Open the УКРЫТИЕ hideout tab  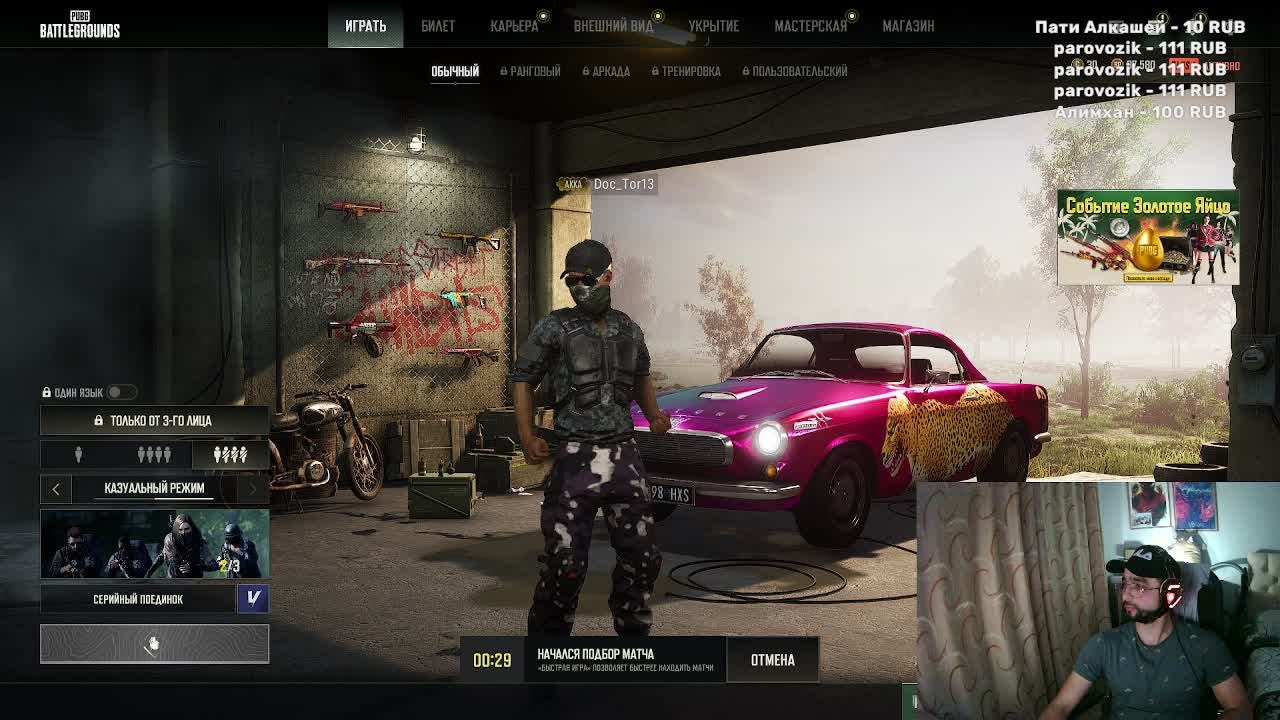pyautogui.click(x=714, y=26)
